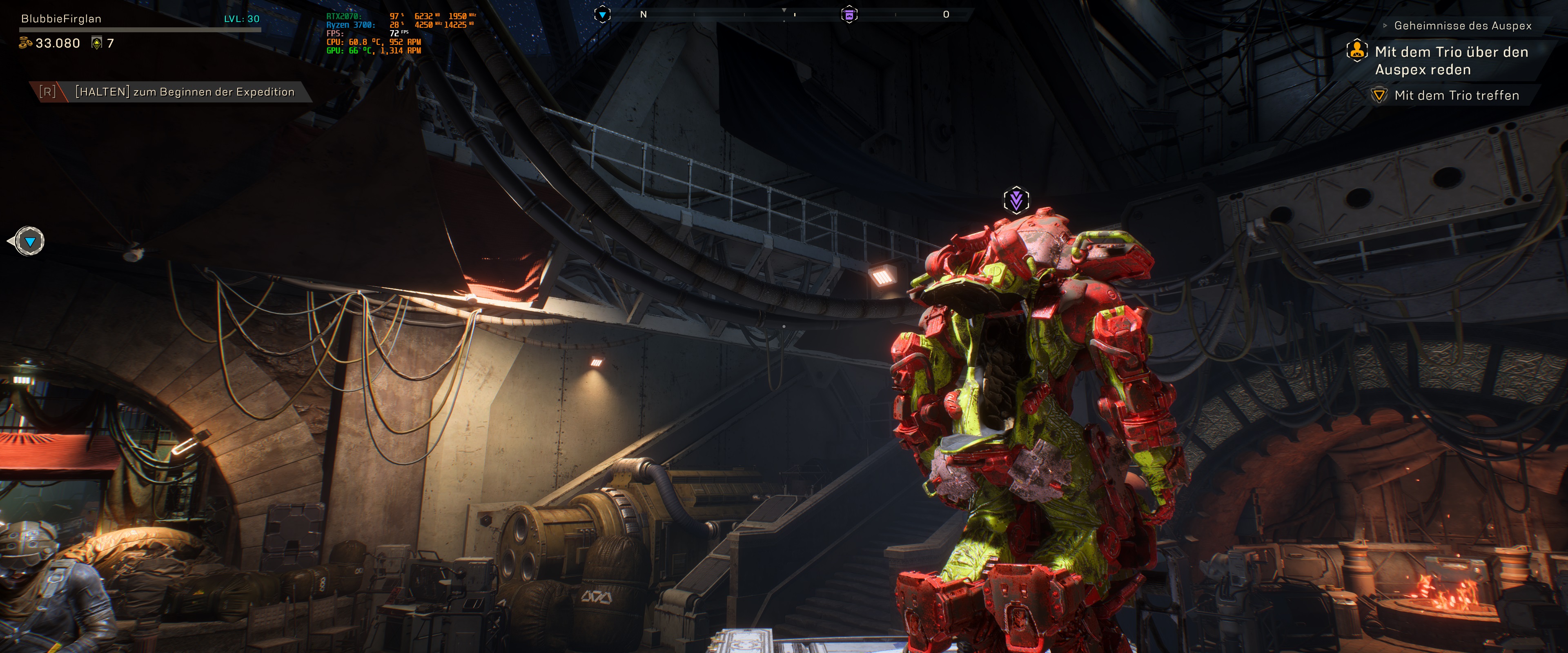Open the Geheimnisse des Auspex quest tracker
The width and height of the screenshot is (1568, 653).
click(x=1462, y=26)
